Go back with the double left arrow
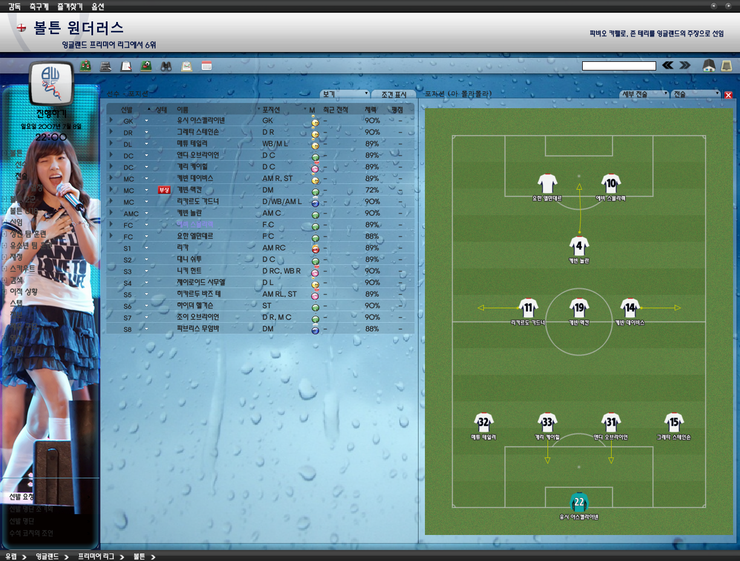 (667, 66)
